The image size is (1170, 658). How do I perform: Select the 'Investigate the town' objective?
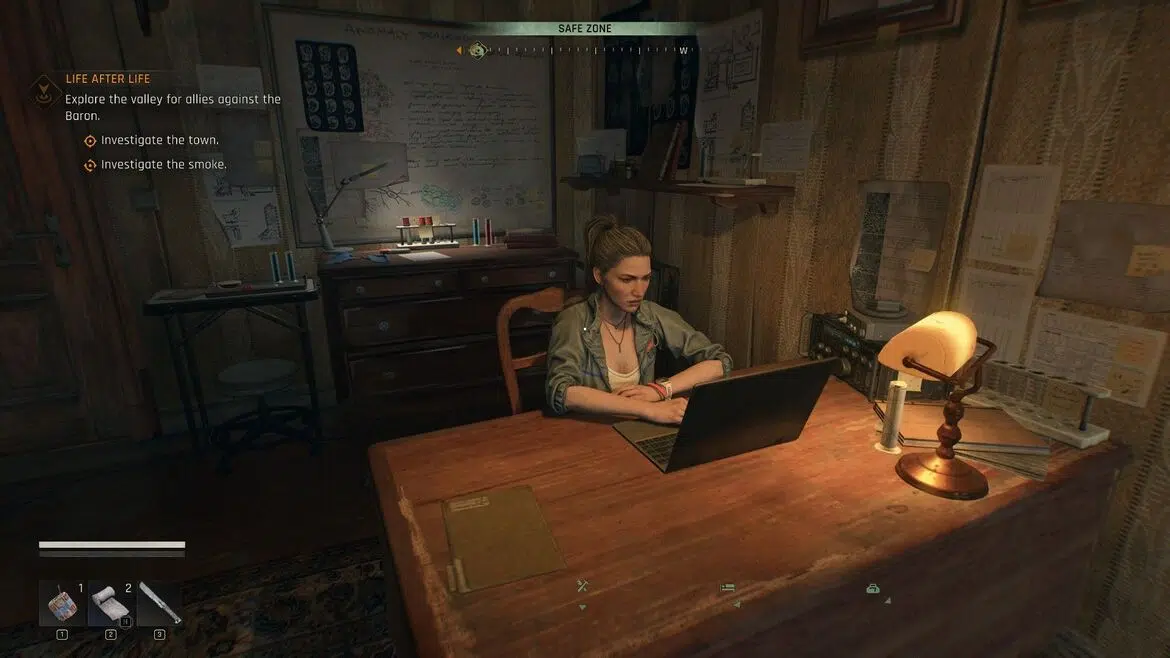[x=160, y=141]
